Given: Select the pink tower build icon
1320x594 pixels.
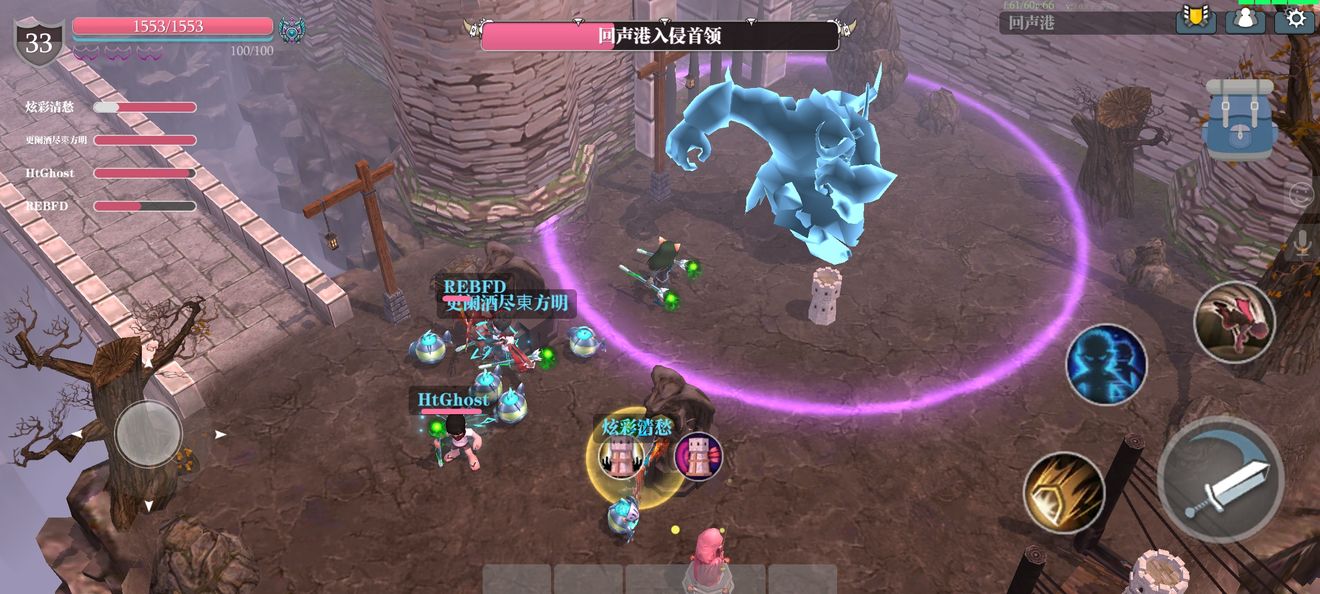Looking at the screenshot, I should click(698, 456).
